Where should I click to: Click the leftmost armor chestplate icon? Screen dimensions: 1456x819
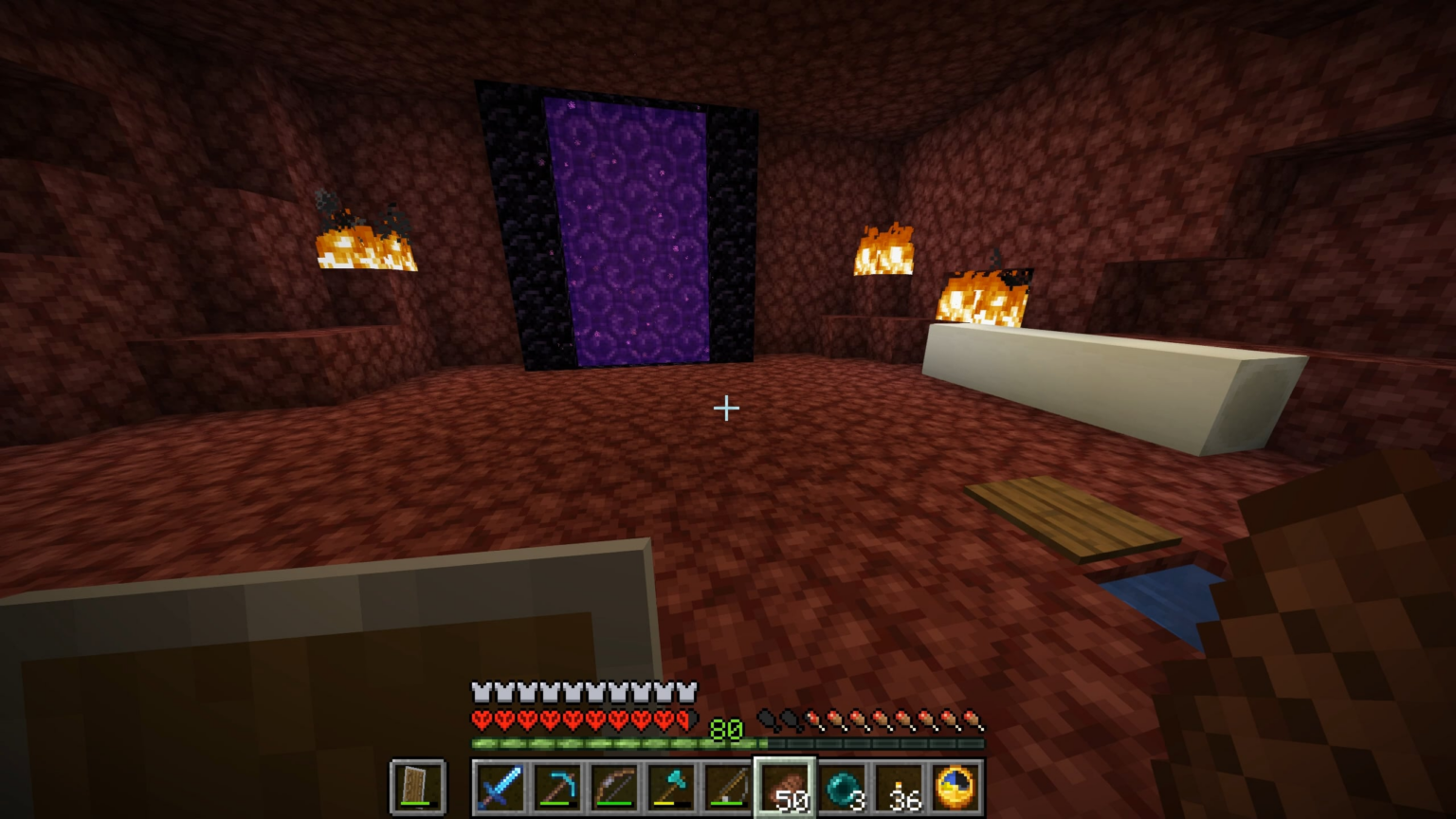point(480,692)
